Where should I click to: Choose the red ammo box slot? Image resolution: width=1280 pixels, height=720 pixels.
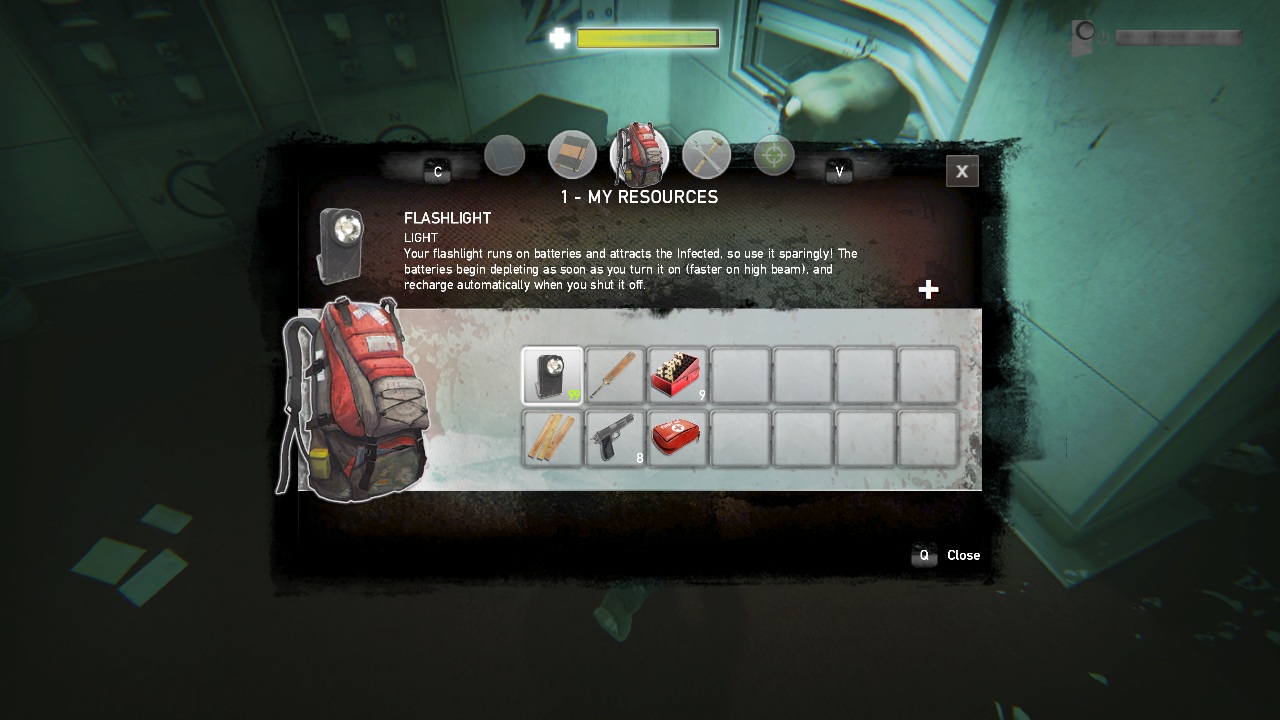tap(677, 376)
